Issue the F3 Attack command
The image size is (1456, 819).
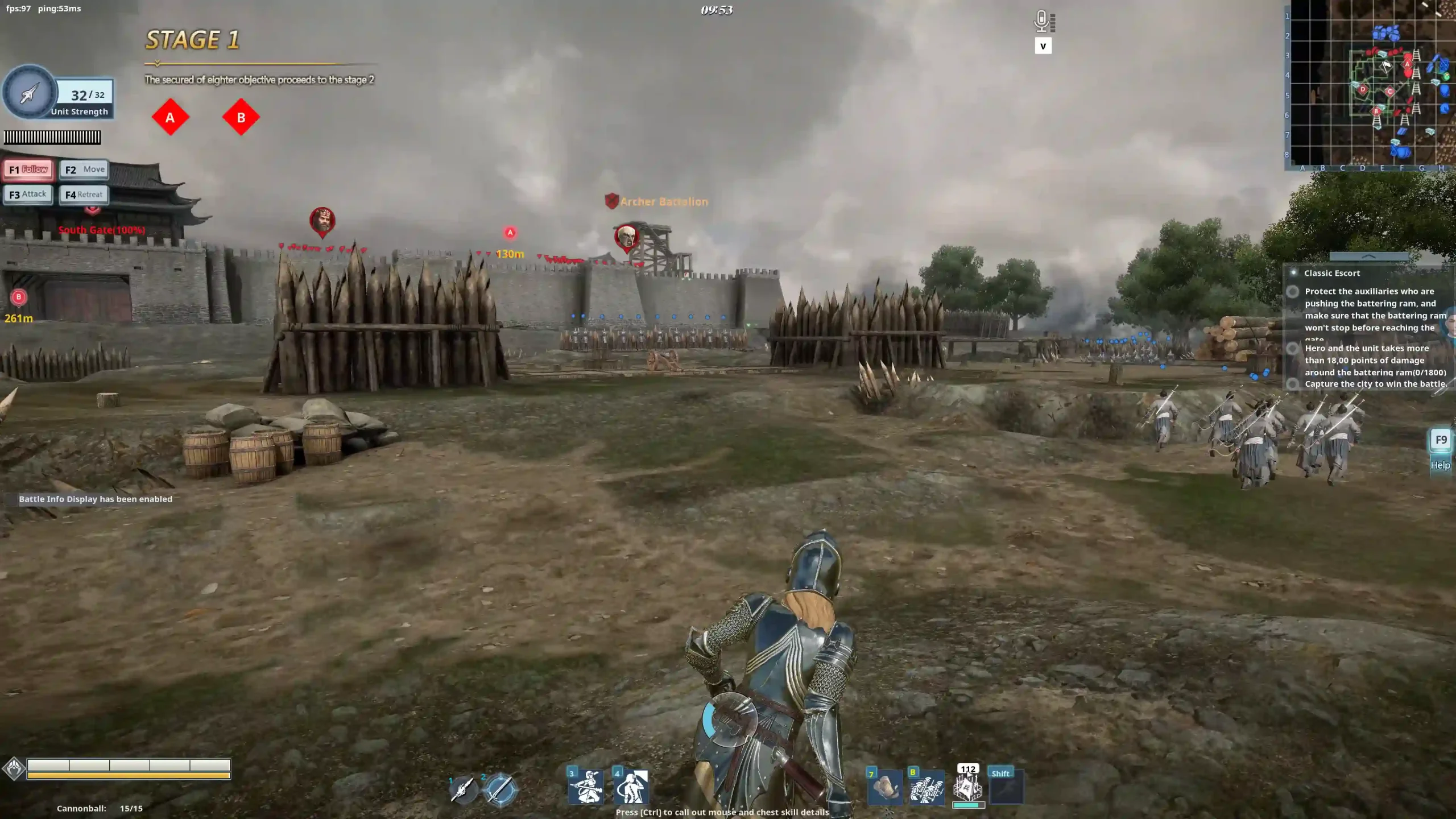pos(28,195)
